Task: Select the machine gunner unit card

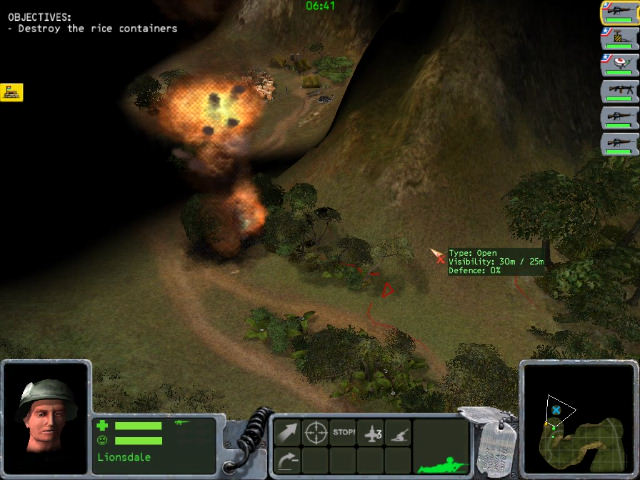Action: click(619, 91)
